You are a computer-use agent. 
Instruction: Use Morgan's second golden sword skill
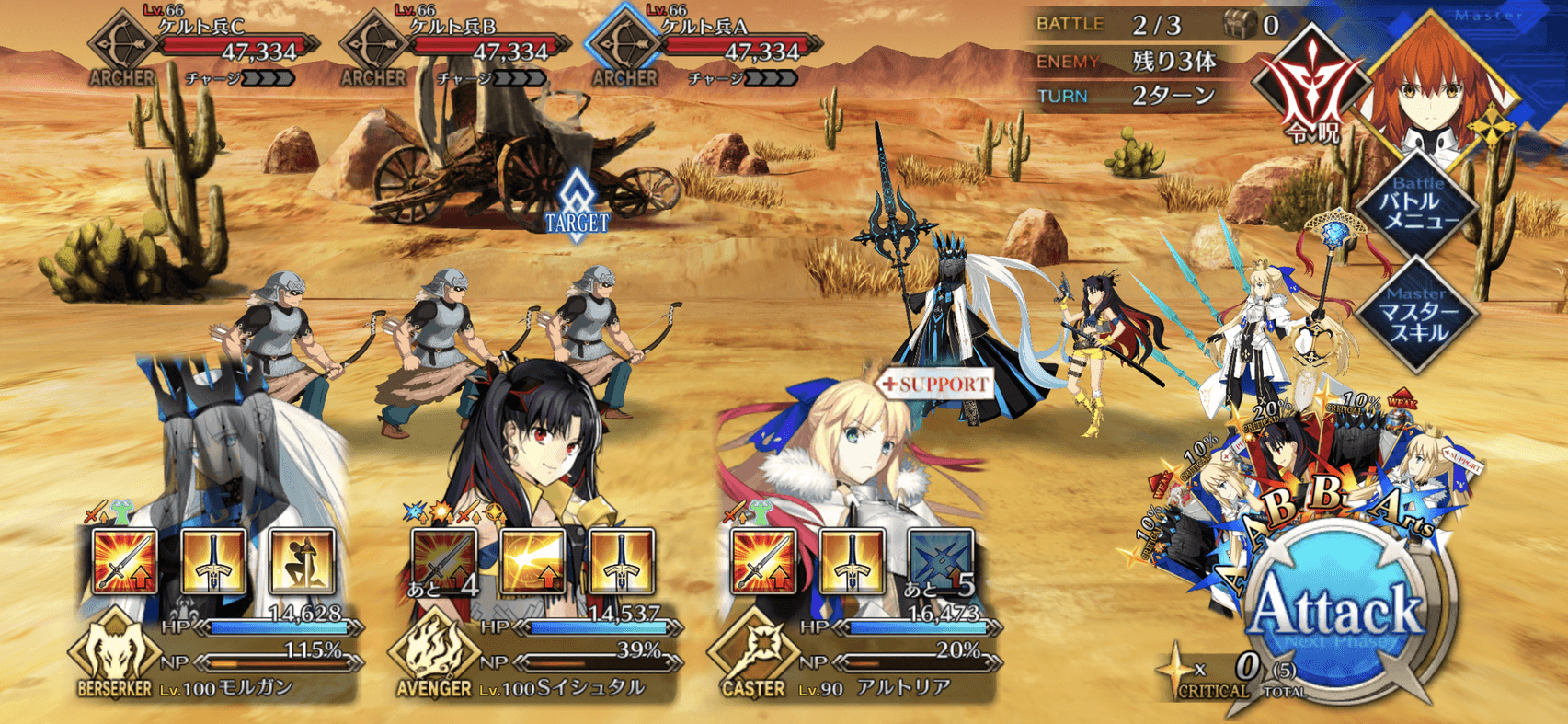pos(213,560)
